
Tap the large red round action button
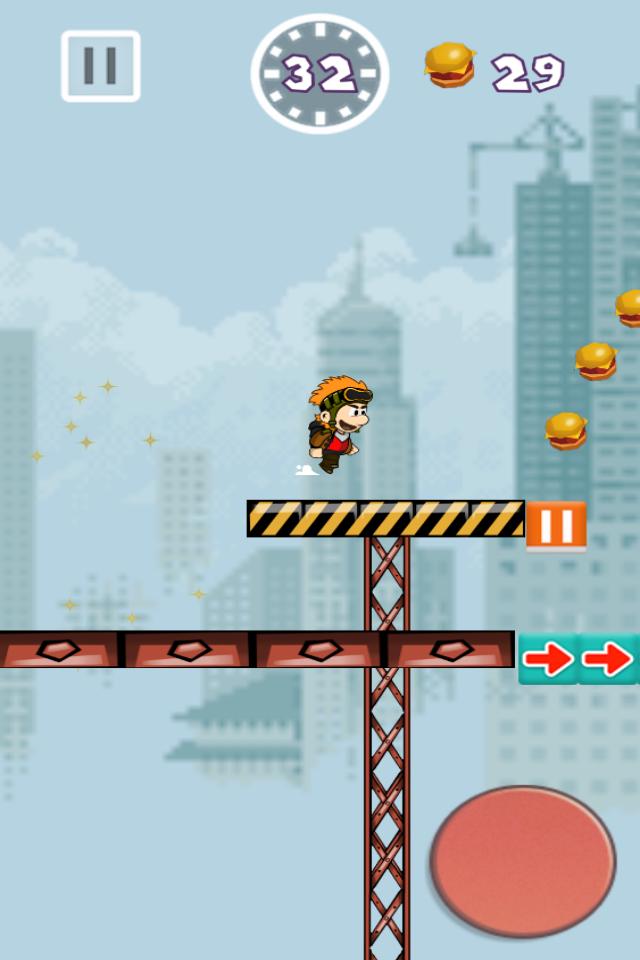click(522, 861)
